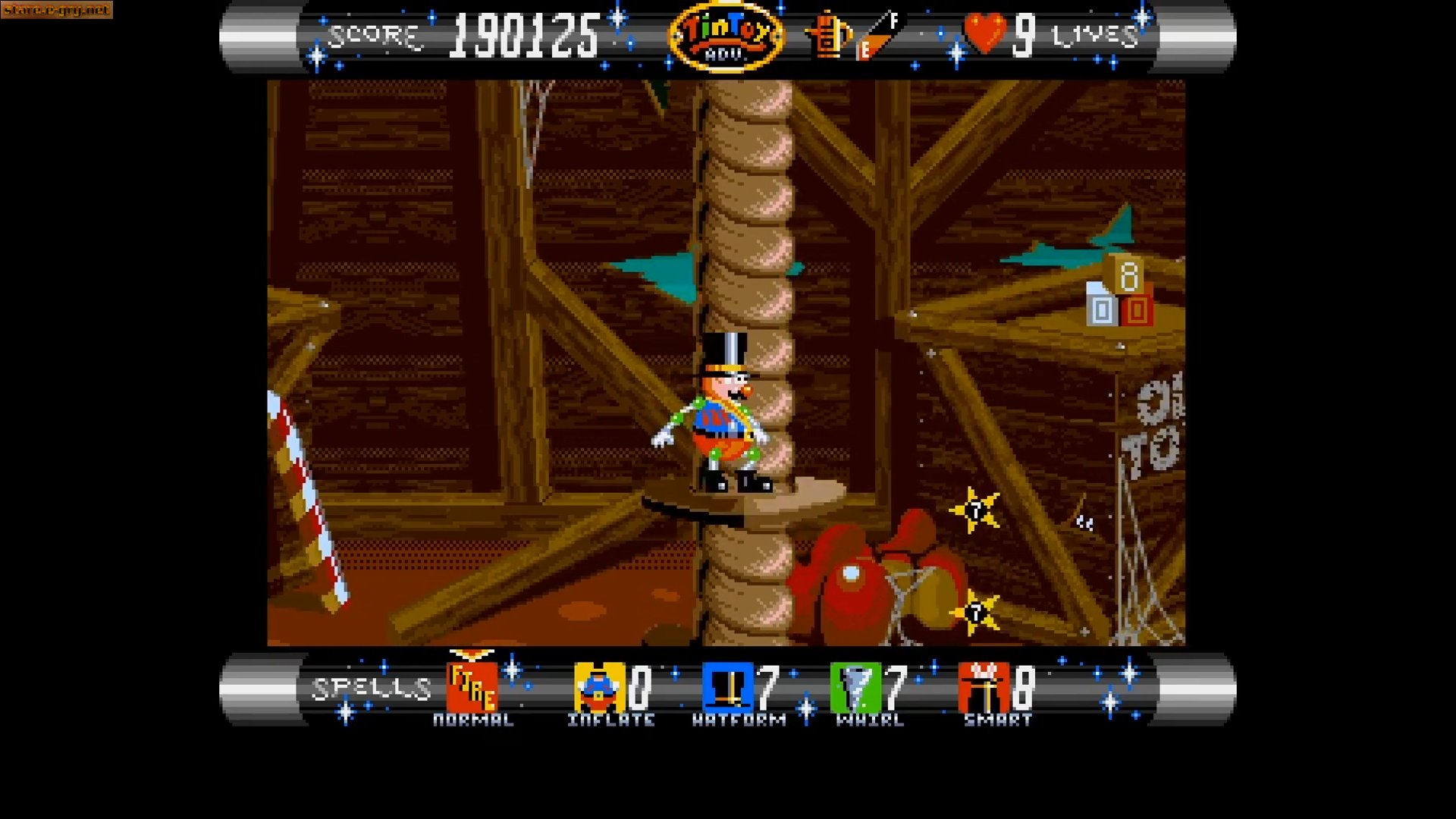Click the lives counter showing 9
Screen dimensions: 1456x819
1024,34
